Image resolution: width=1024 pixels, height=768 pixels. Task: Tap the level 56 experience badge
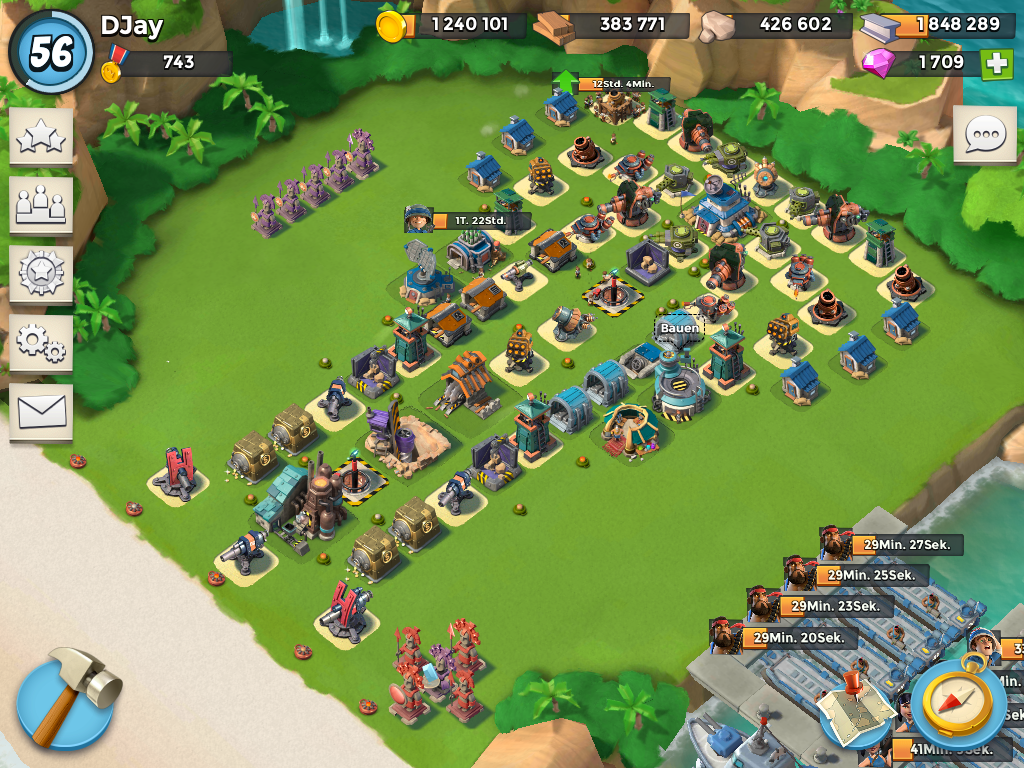pyautogui.click(x=49, y=51)
